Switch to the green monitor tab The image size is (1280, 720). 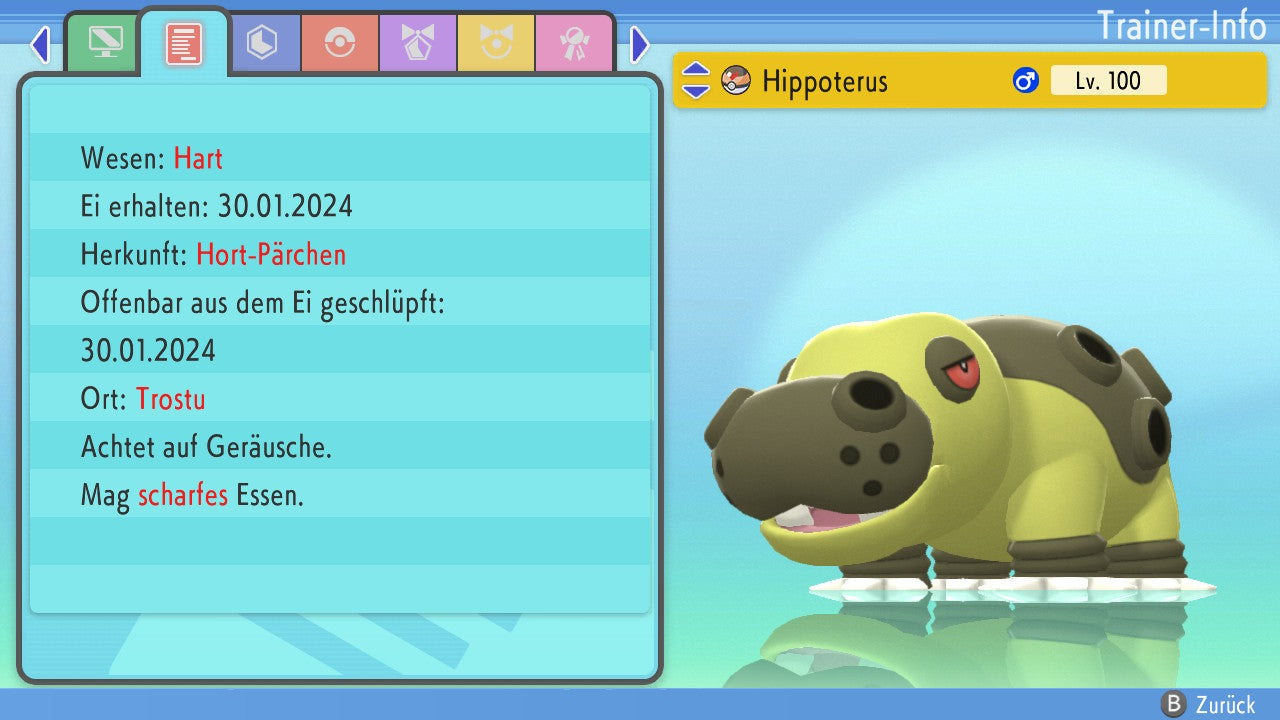[105, 43]
